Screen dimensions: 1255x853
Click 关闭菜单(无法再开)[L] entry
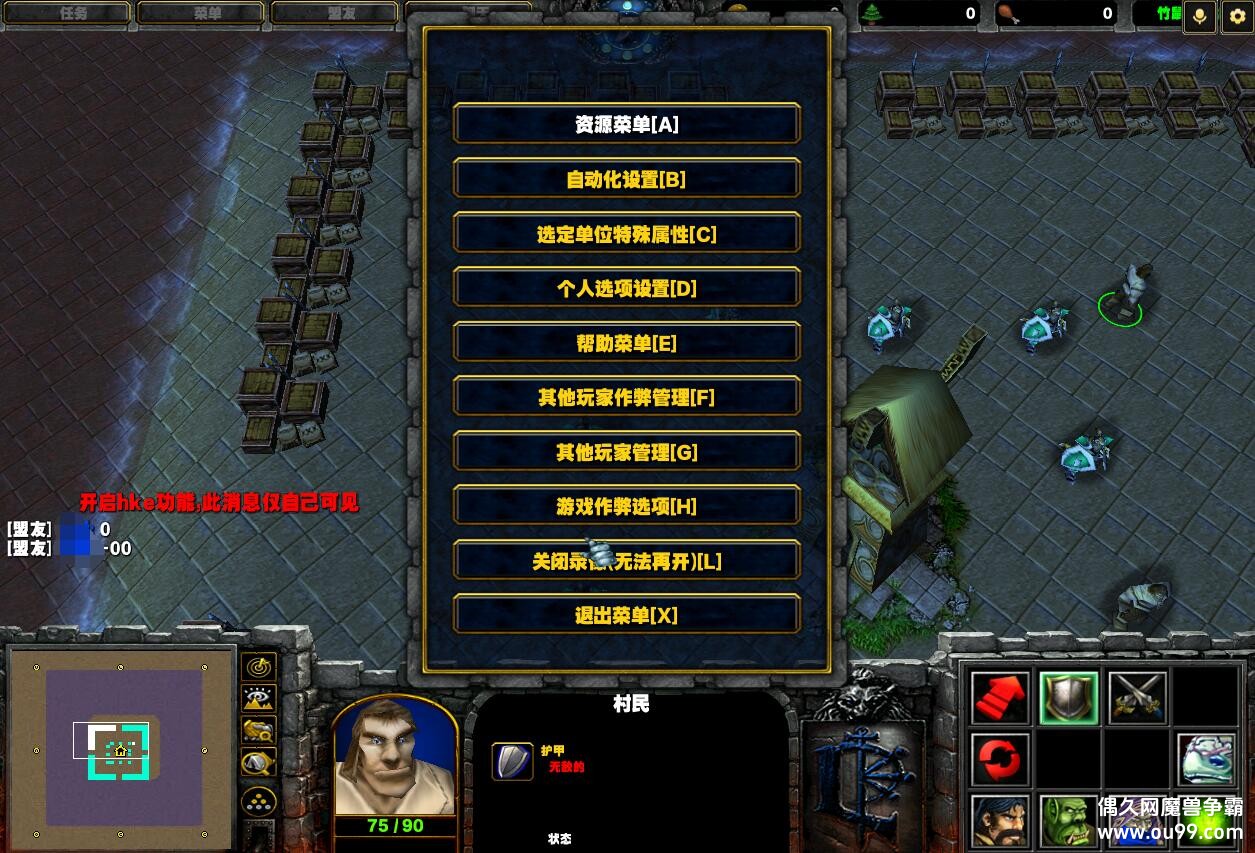627,562
